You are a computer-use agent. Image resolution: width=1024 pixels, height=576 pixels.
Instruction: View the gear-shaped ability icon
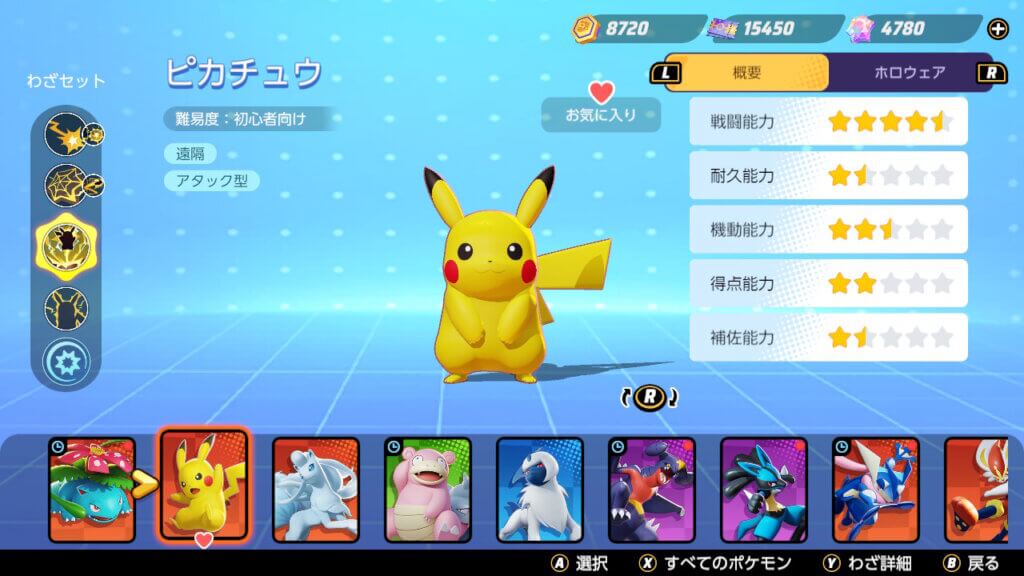pos(66,360)
